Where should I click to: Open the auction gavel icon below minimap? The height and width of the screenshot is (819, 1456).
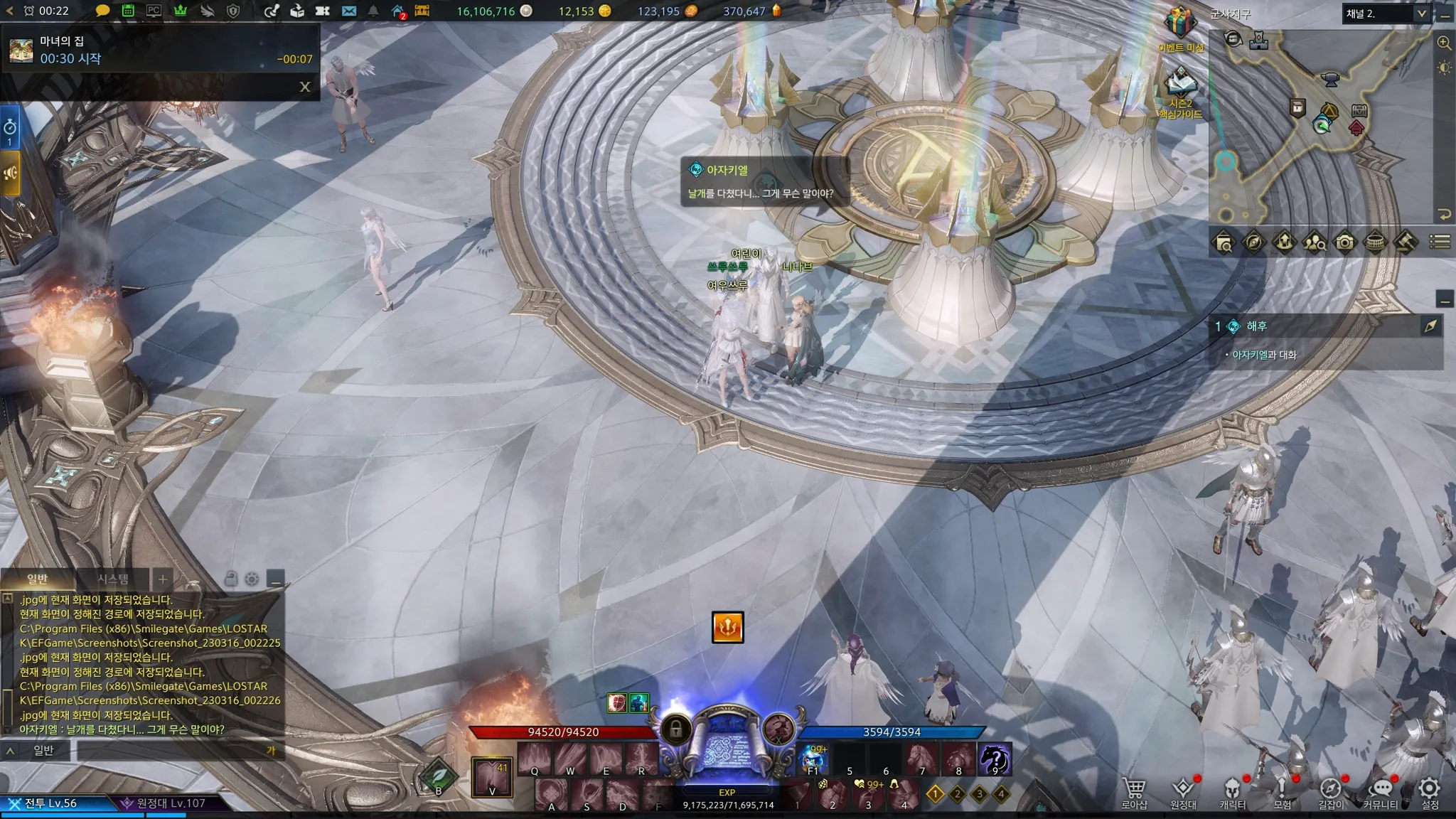pyautogui.click(x=1405, y=242)
